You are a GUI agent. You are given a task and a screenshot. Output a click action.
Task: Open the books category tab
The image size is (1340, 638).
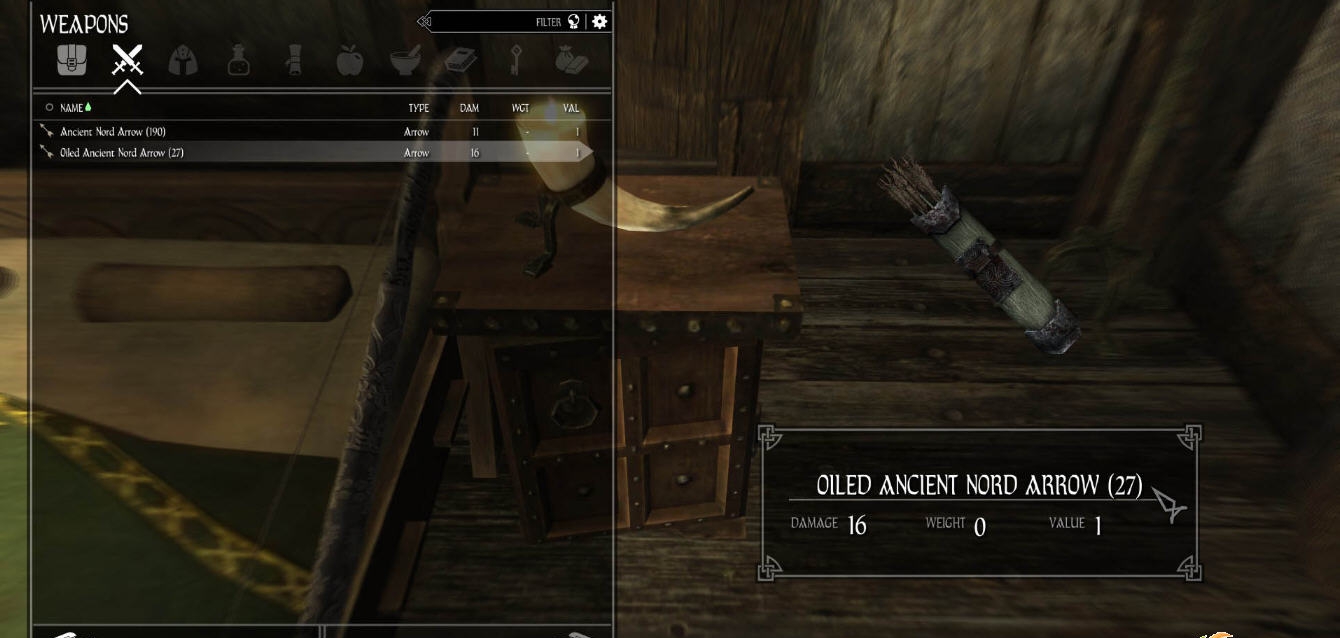click(x=461, y=61)
